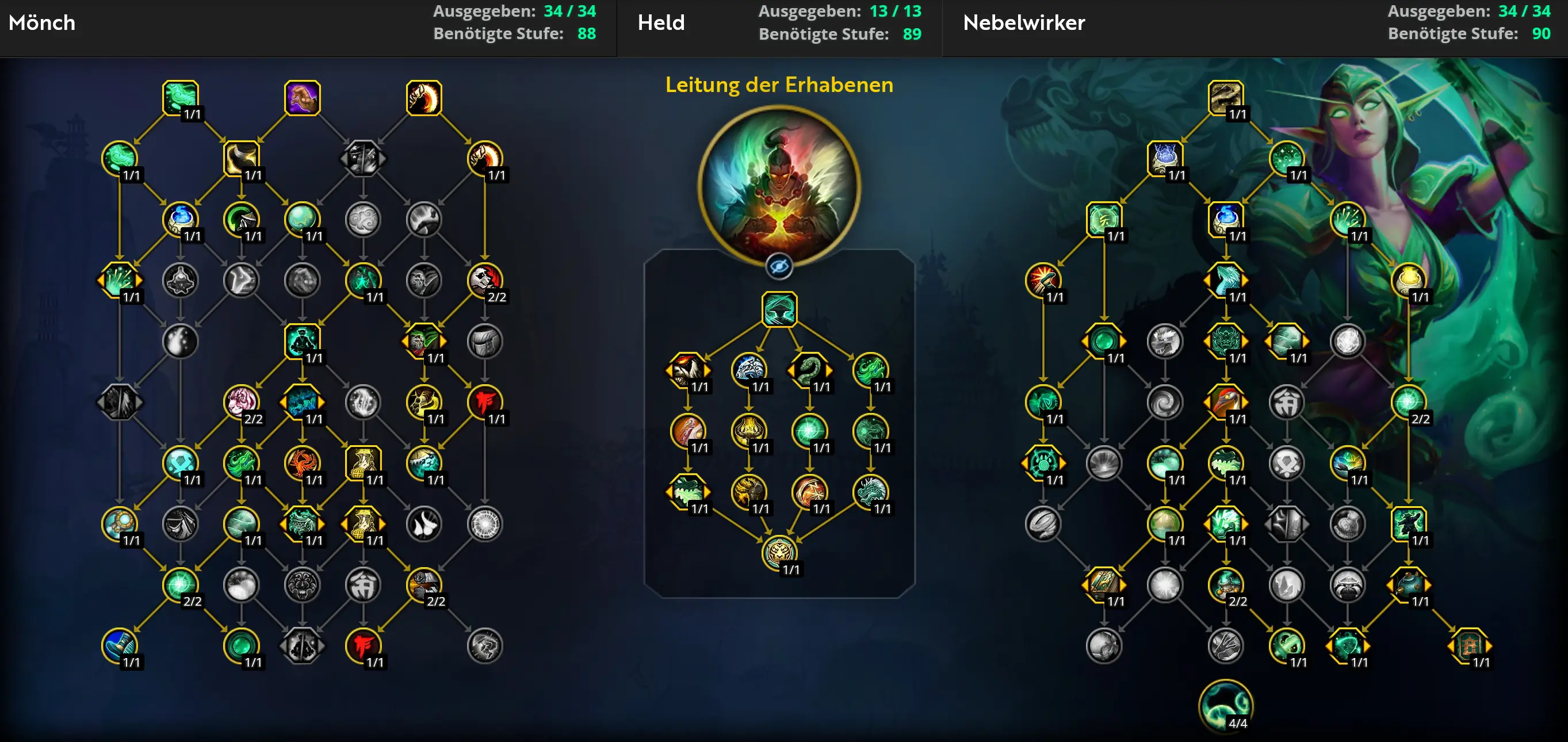Select the teapot 2/2 Nebelwirker talent
This screenshot has width=1568, height=742.
click(x=1225, y=584)
